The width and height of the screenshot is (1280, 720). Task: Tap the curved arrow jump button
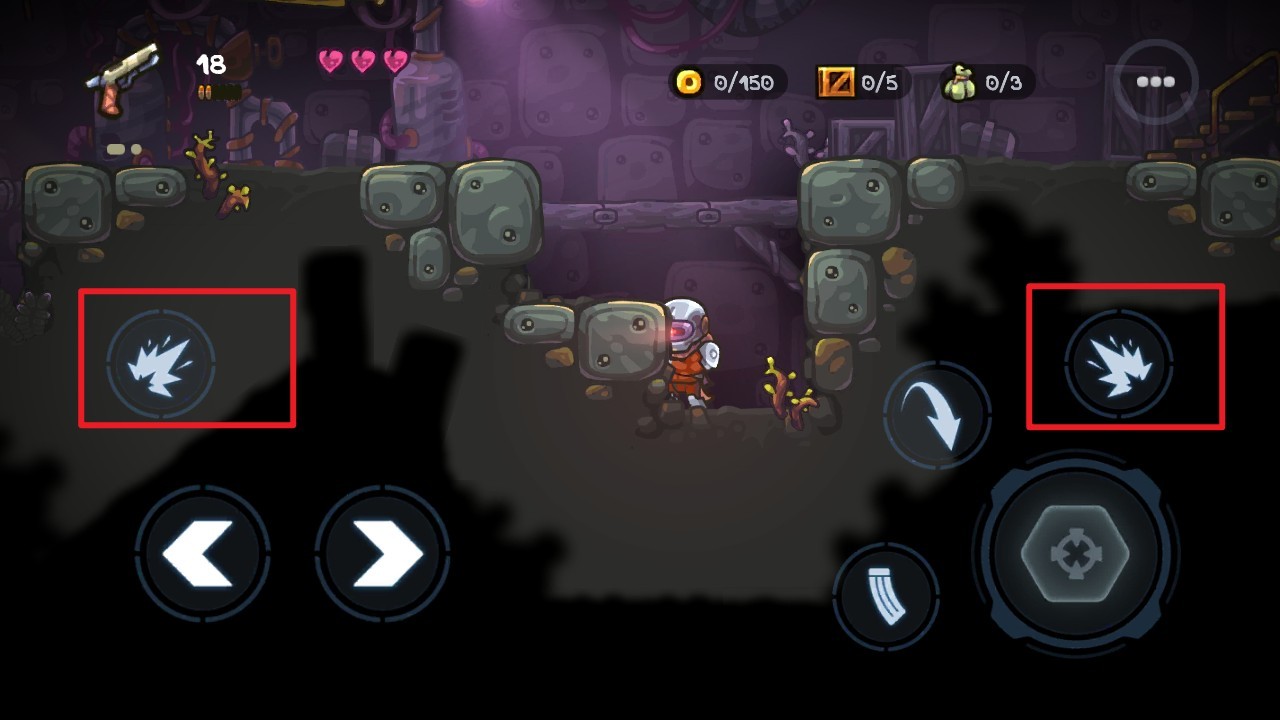coord(937,415)
